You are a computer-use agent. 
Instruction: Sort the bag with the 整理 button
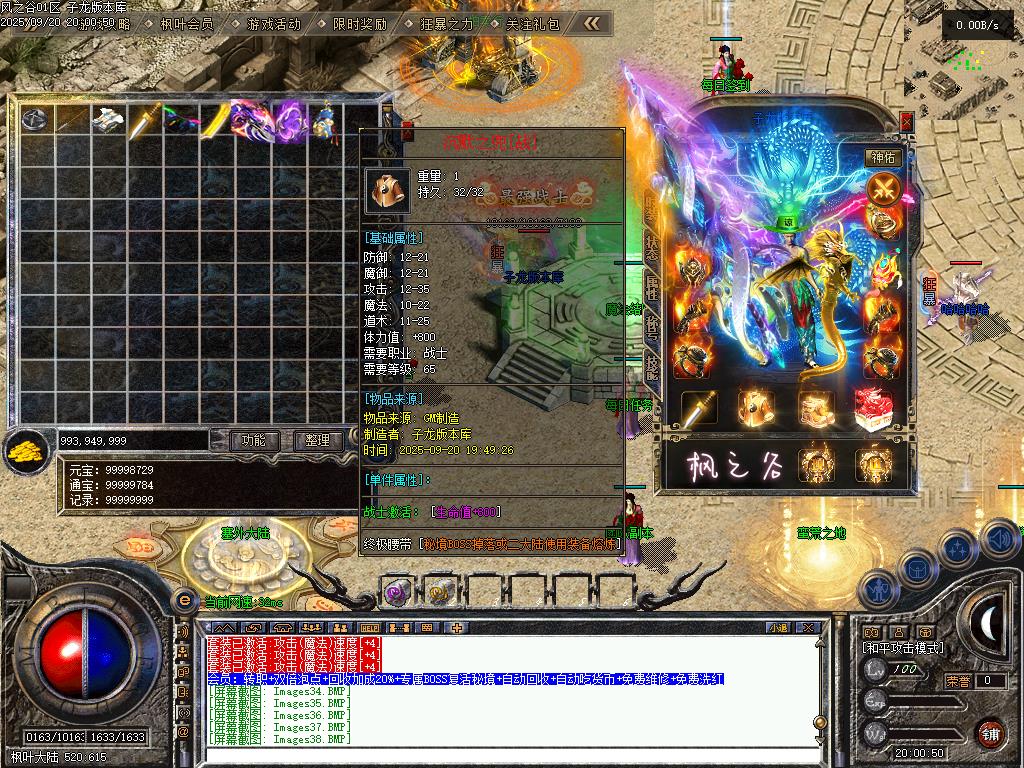(x=318, y=440)
